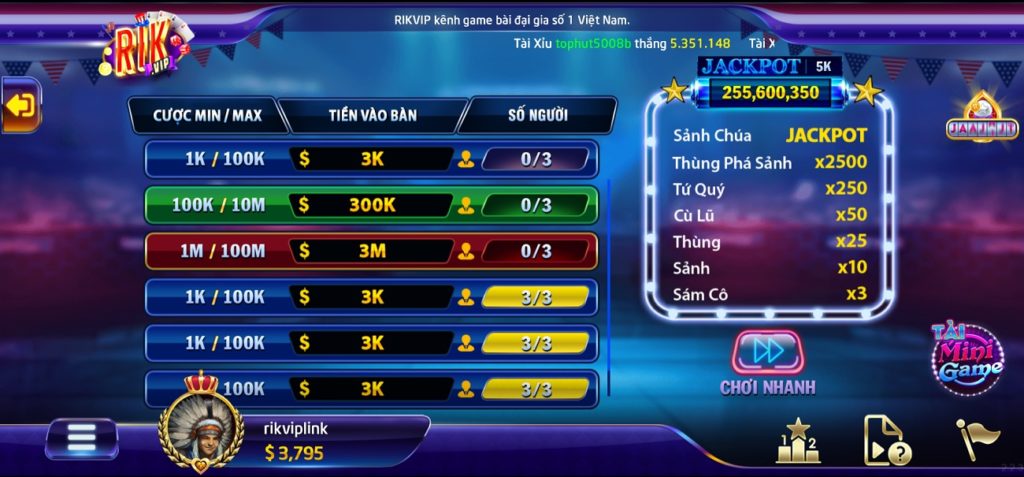Open the Jackpot 255,600,350 display

point(769,92)
